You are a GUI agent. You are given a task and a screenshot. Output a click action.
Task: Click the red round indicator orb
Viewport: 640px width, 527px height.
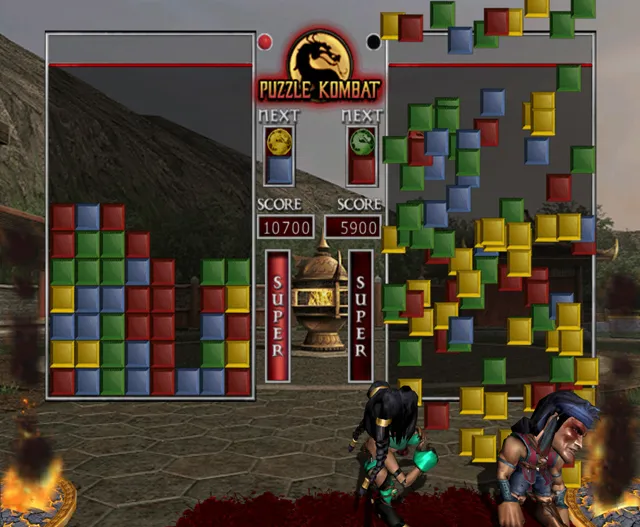click(265, 42)
